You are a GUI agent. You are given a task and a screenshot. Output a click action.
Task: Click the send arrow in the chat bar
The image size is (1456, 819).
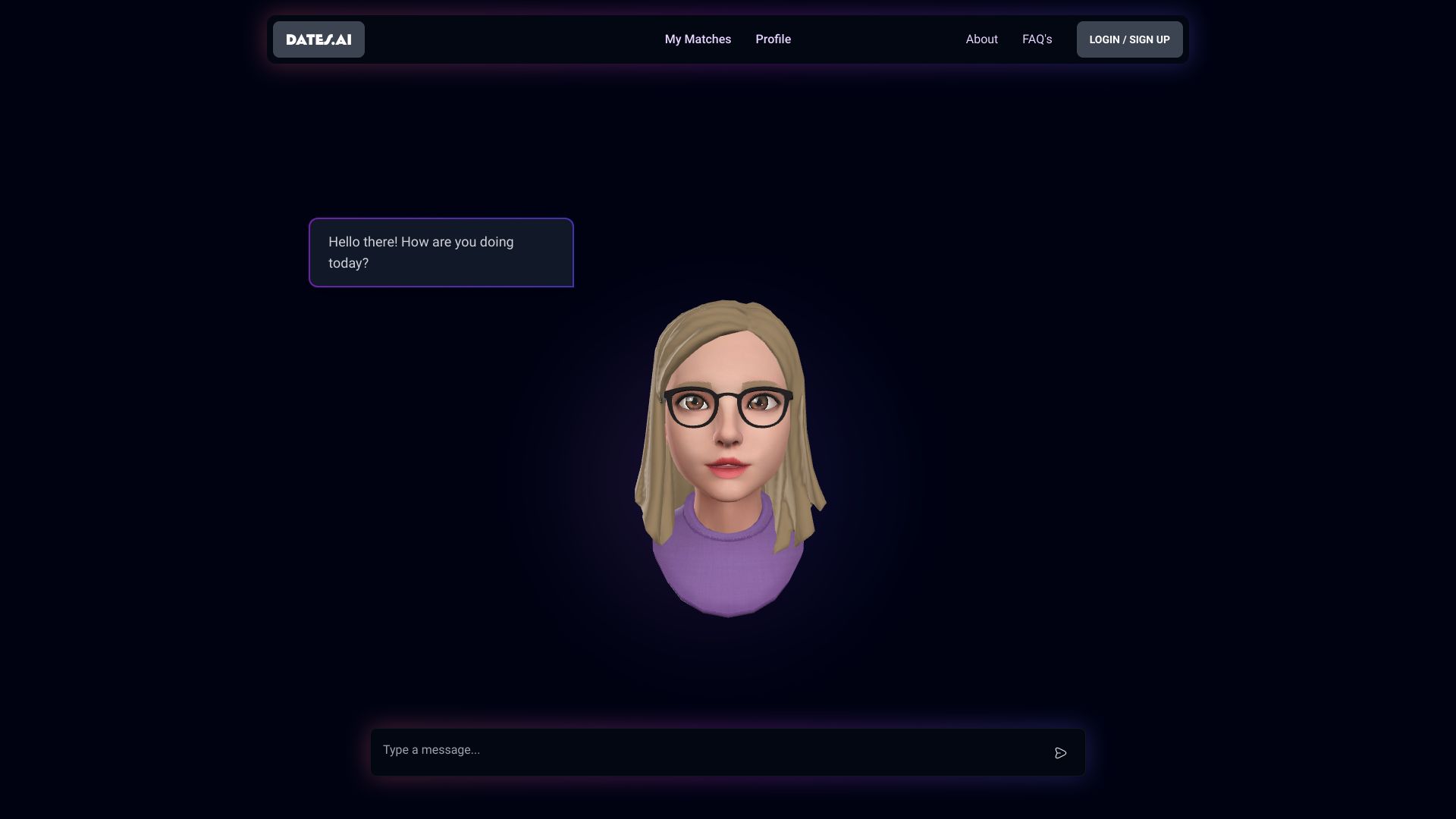pos(1061,752)
